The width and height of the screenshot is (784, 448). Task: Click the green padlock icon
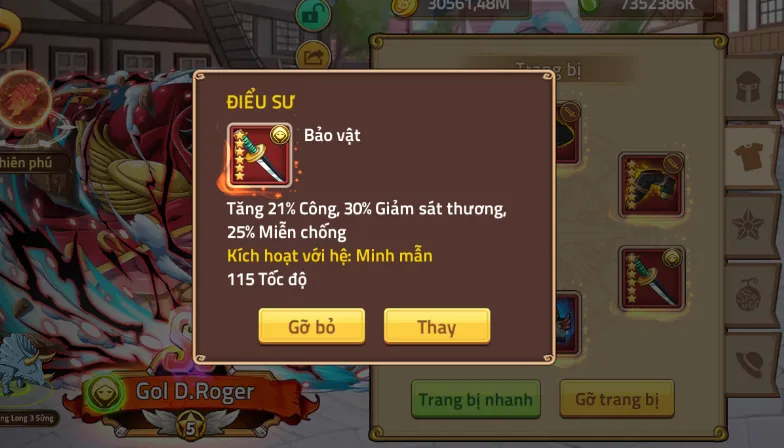313,14
